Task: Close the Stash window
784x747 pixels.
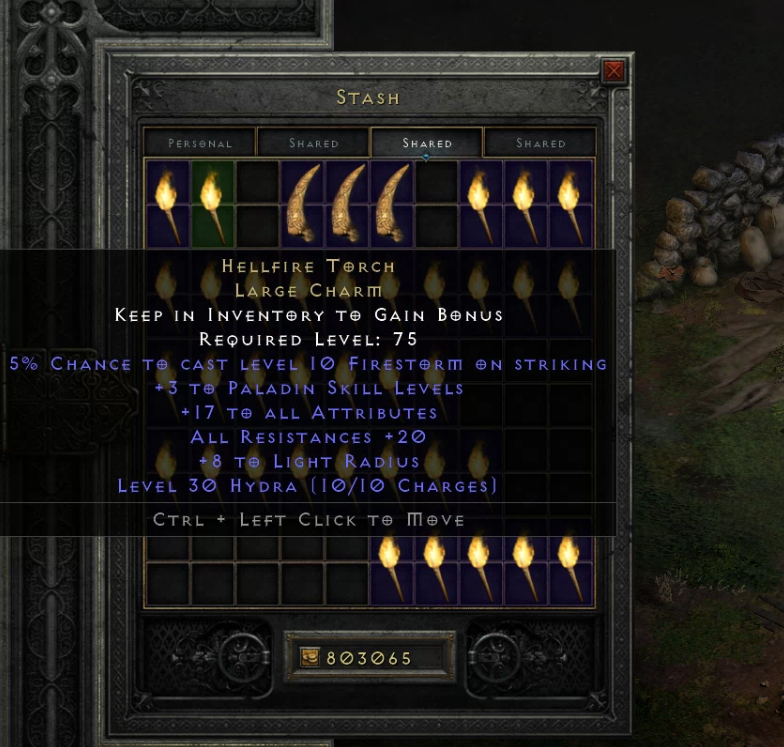Action: [613, 71]
